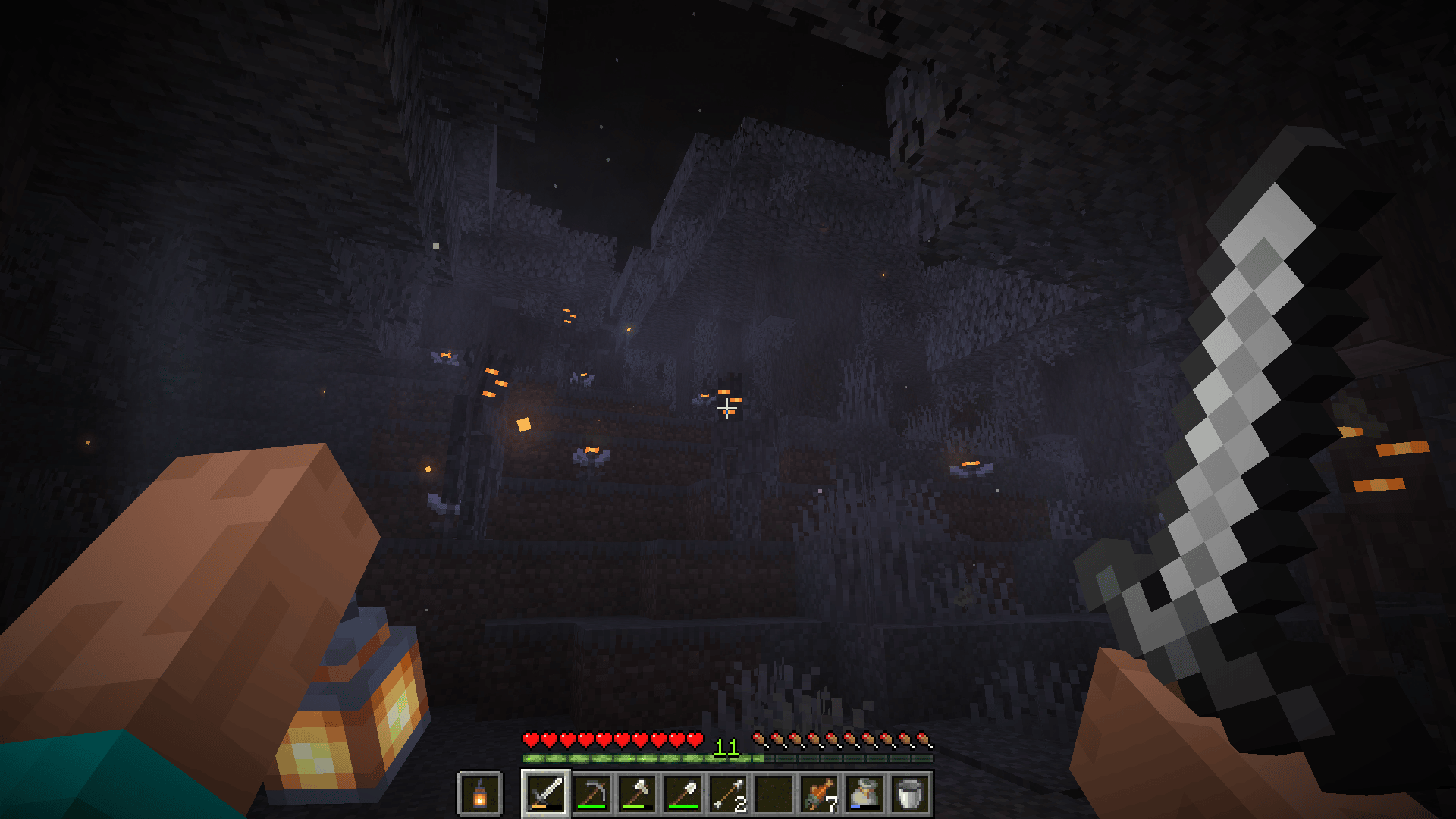1456x819 pixels.
Task: Choose the bucket hotbar slot
Action: click(x=910, y=794)
